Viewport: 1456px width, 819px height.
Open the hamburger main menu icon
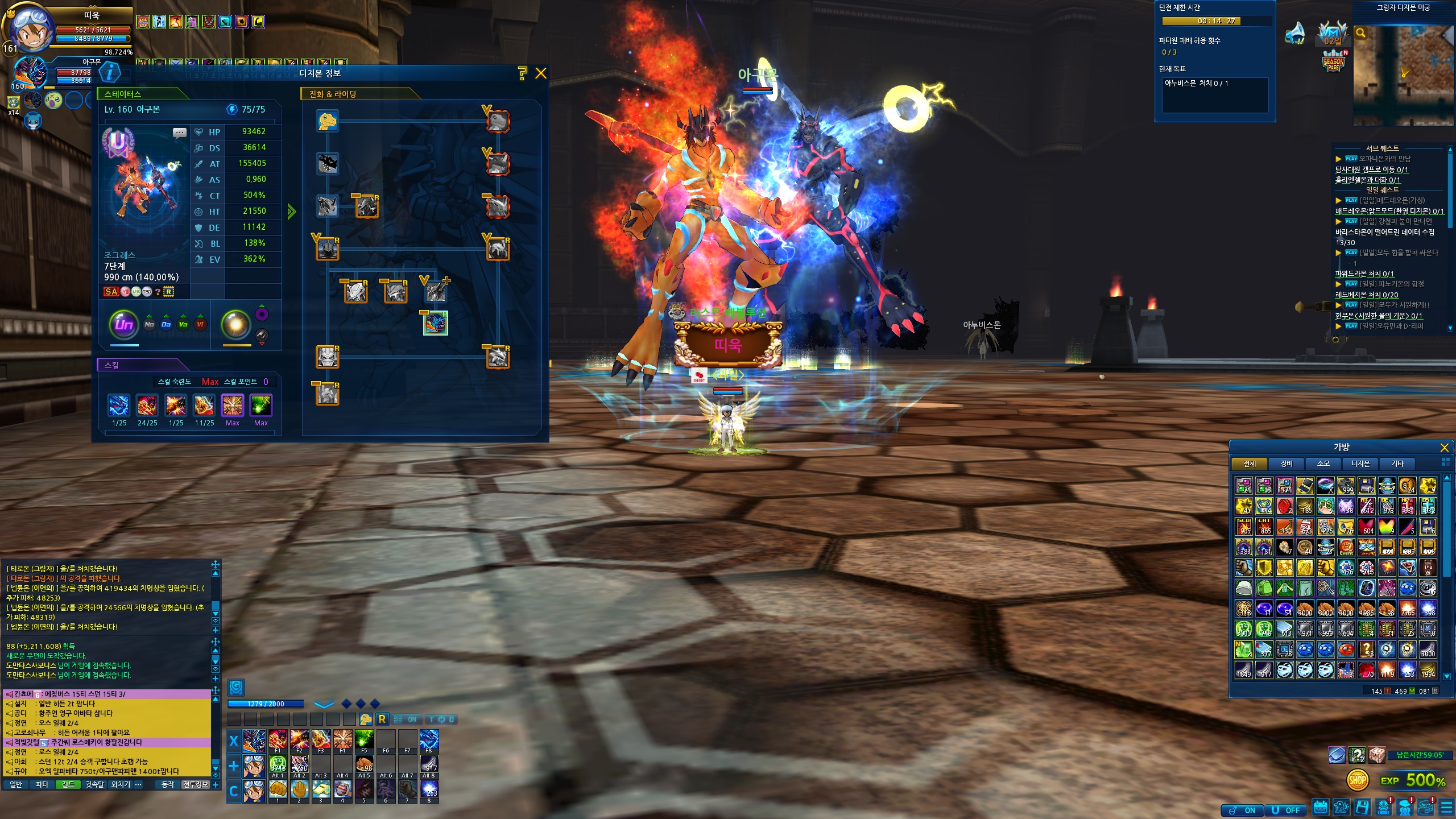click(1446, 808)
